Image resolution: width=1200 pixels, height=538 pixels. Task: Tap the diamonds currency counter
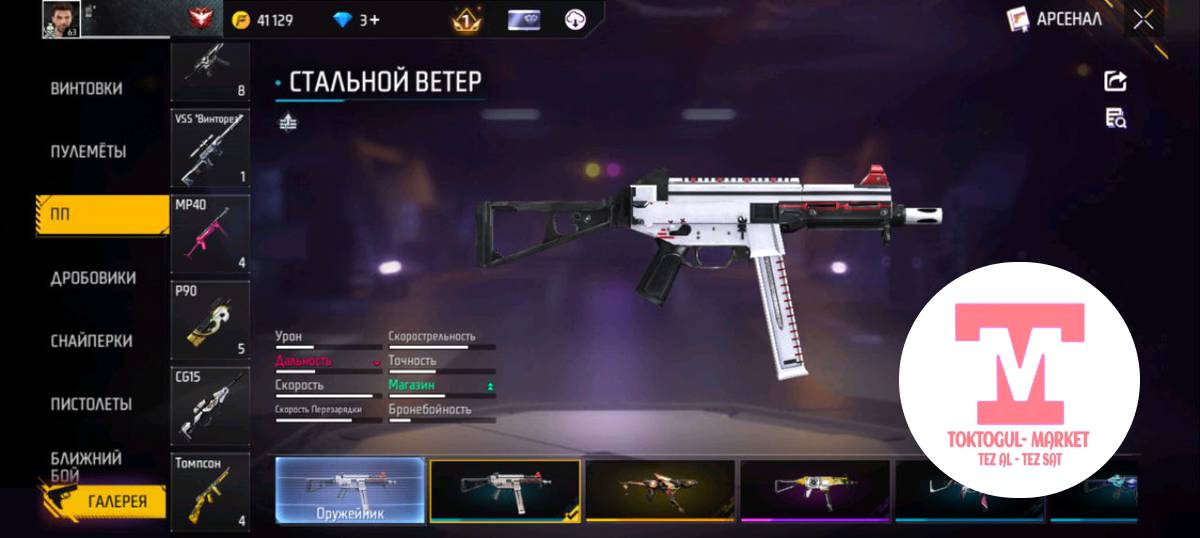pos(355,19)
